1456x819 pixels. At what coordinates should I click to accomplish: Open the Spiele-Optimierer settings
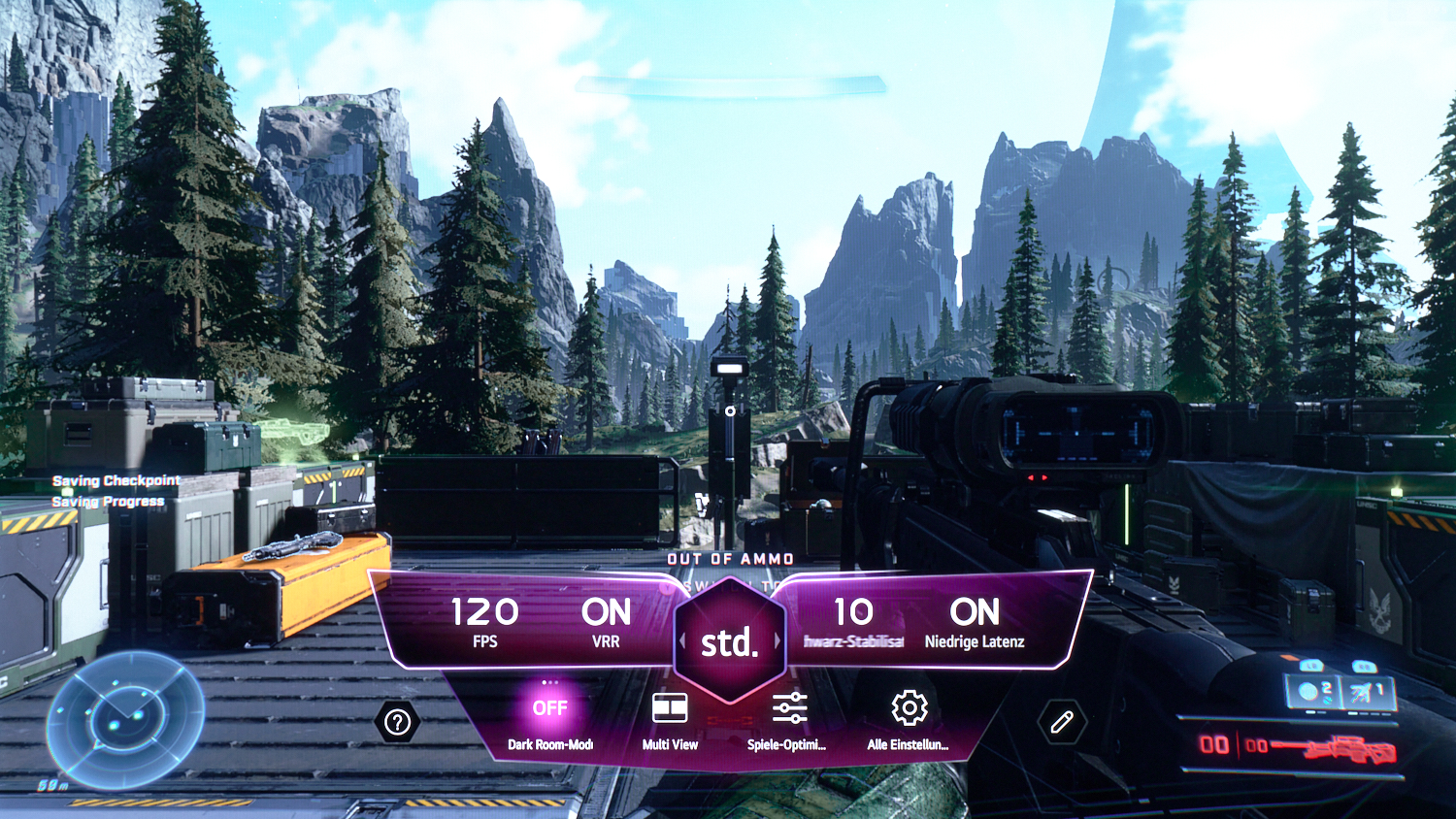pyautogui.click(x=788, y=716)
